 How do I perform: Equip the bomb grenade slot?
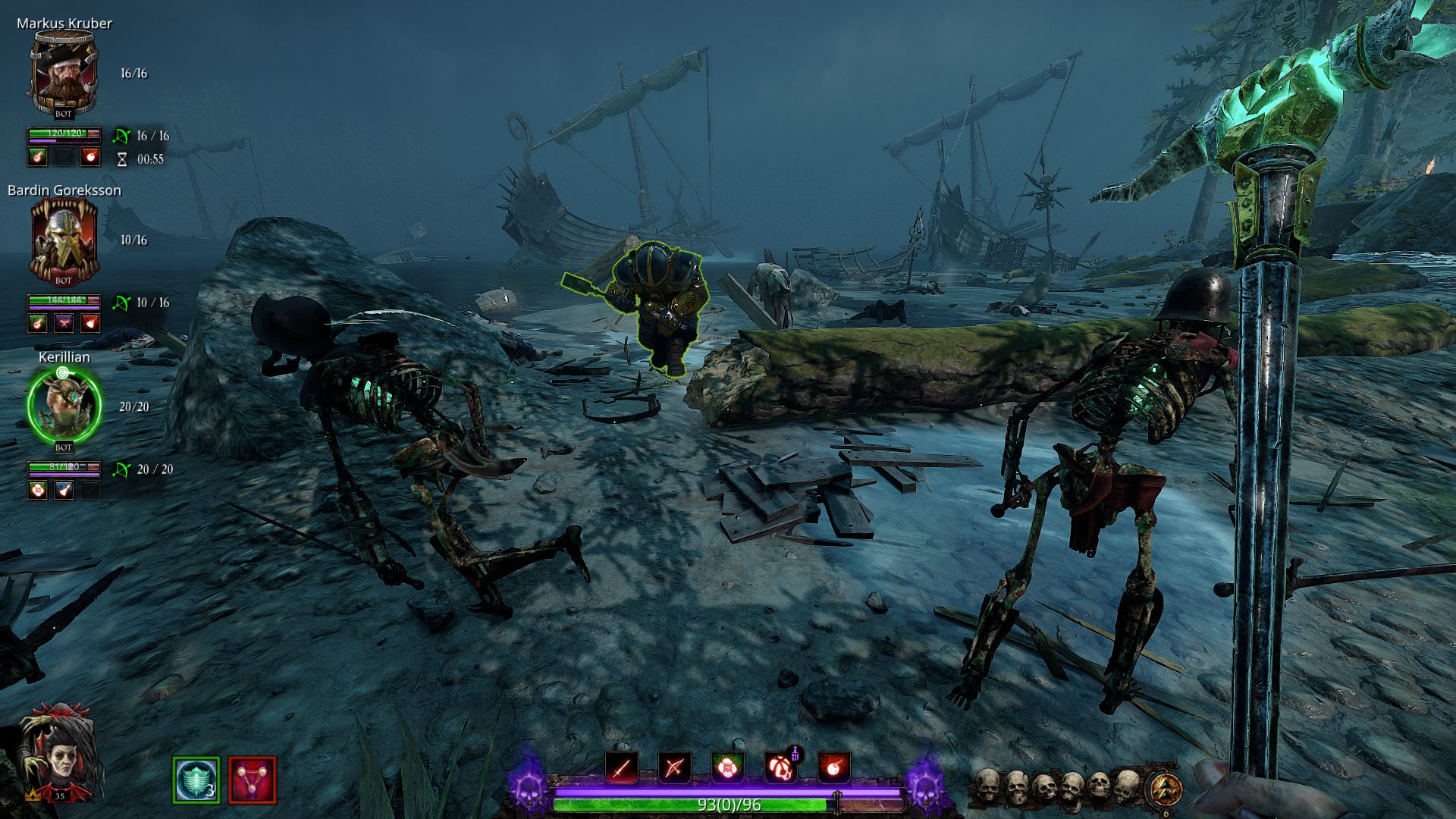tap(833, 768)
